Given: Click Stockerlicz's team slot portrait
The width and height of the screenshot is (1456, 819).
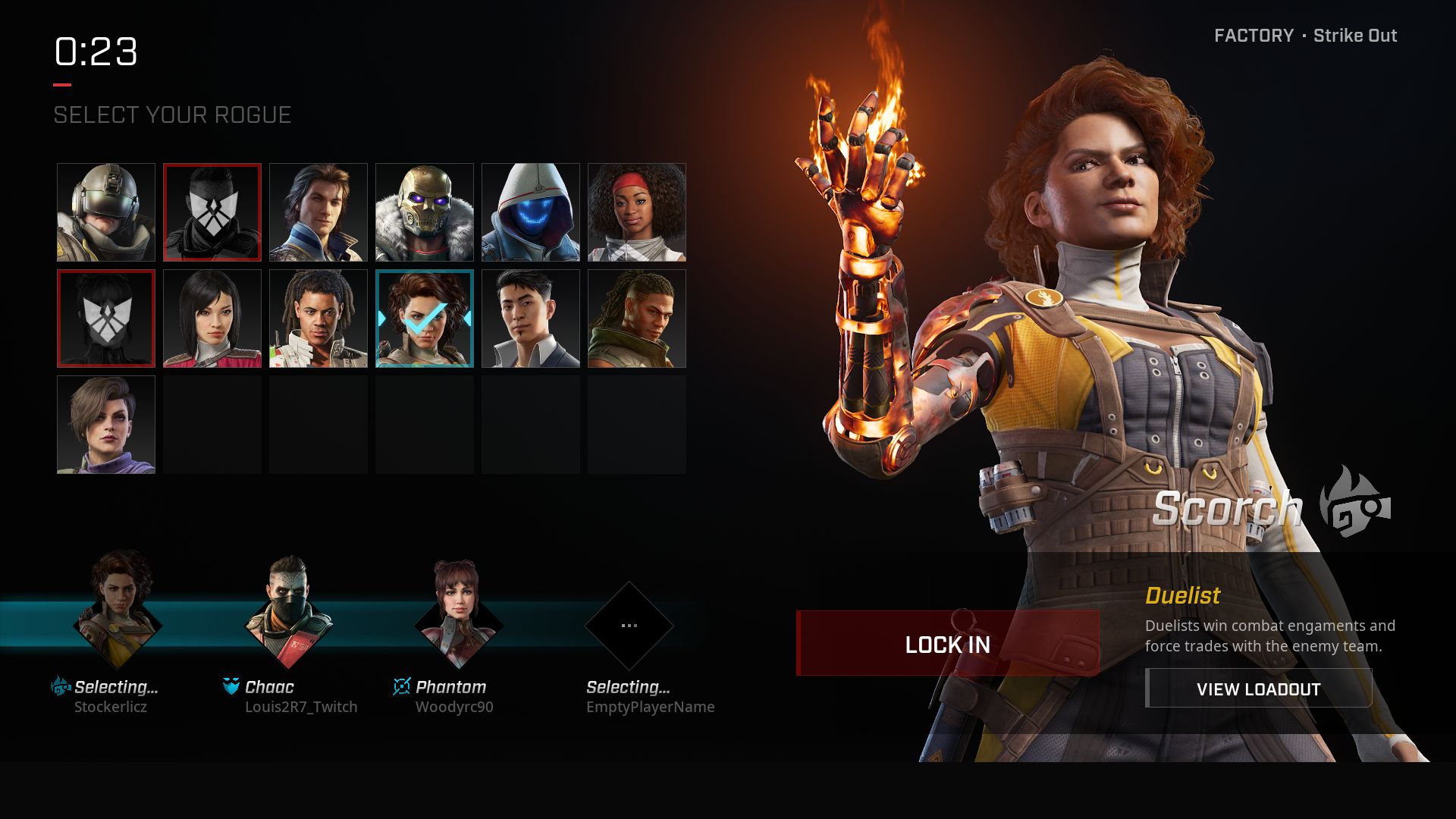Looking at the screenshot, I should [x=118, y=618].
